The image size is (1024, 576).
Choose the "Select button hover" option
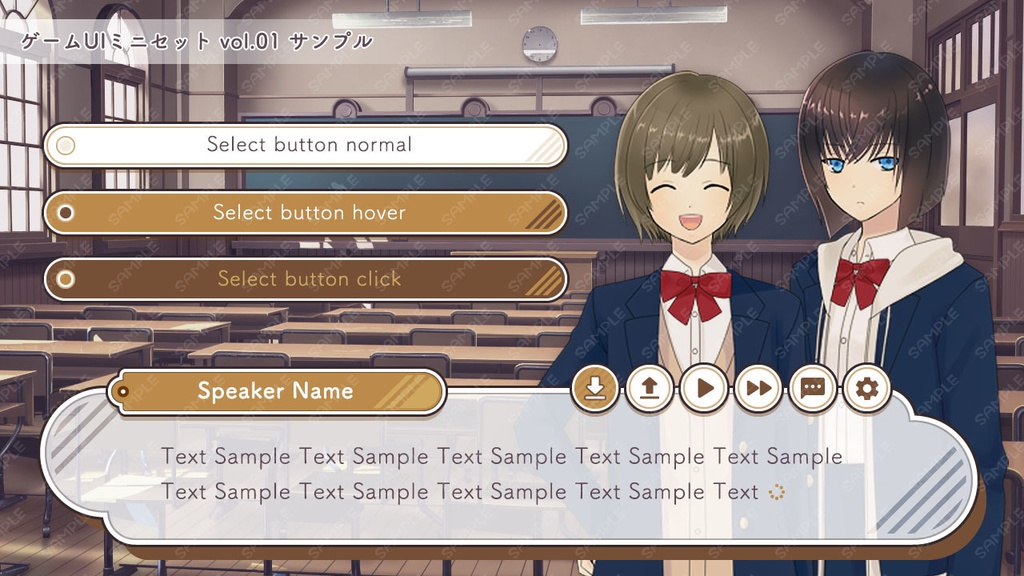click(x=306, y=213)
